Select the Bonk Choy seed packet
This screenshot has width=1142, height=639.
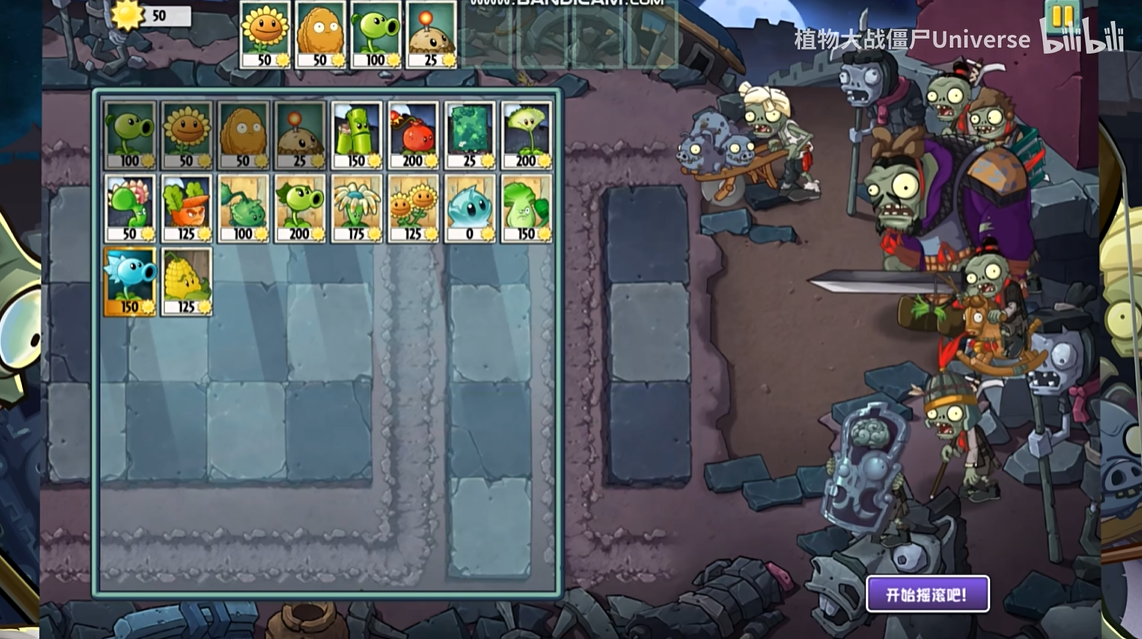[527, 209]
